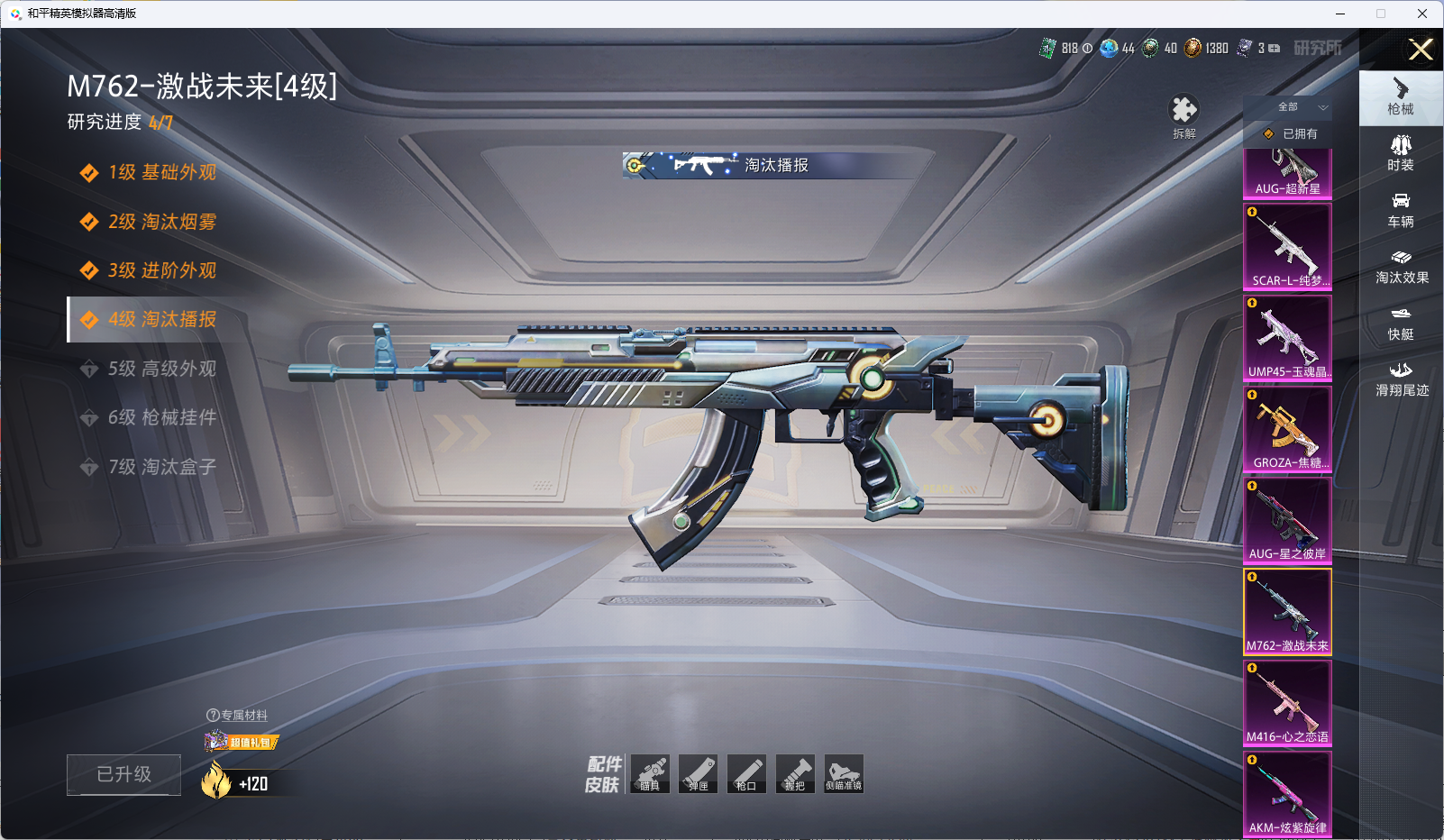This screenshot has height=840, width=1444.
Task: View level 6 枪械挂件 entry
Action: [160, 417]
